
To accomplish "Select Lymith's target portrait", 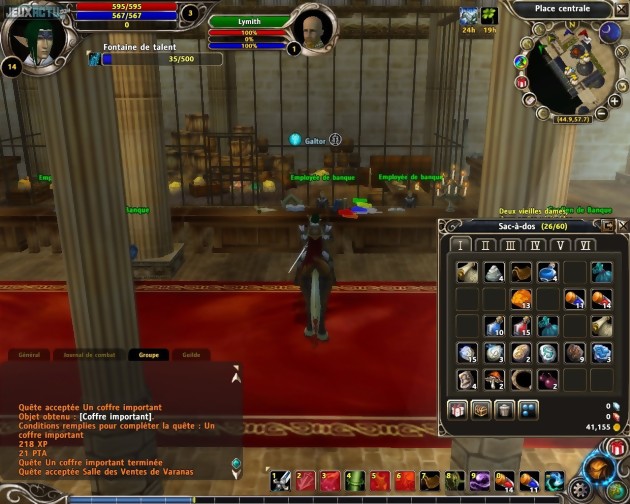I will [312, 30].
